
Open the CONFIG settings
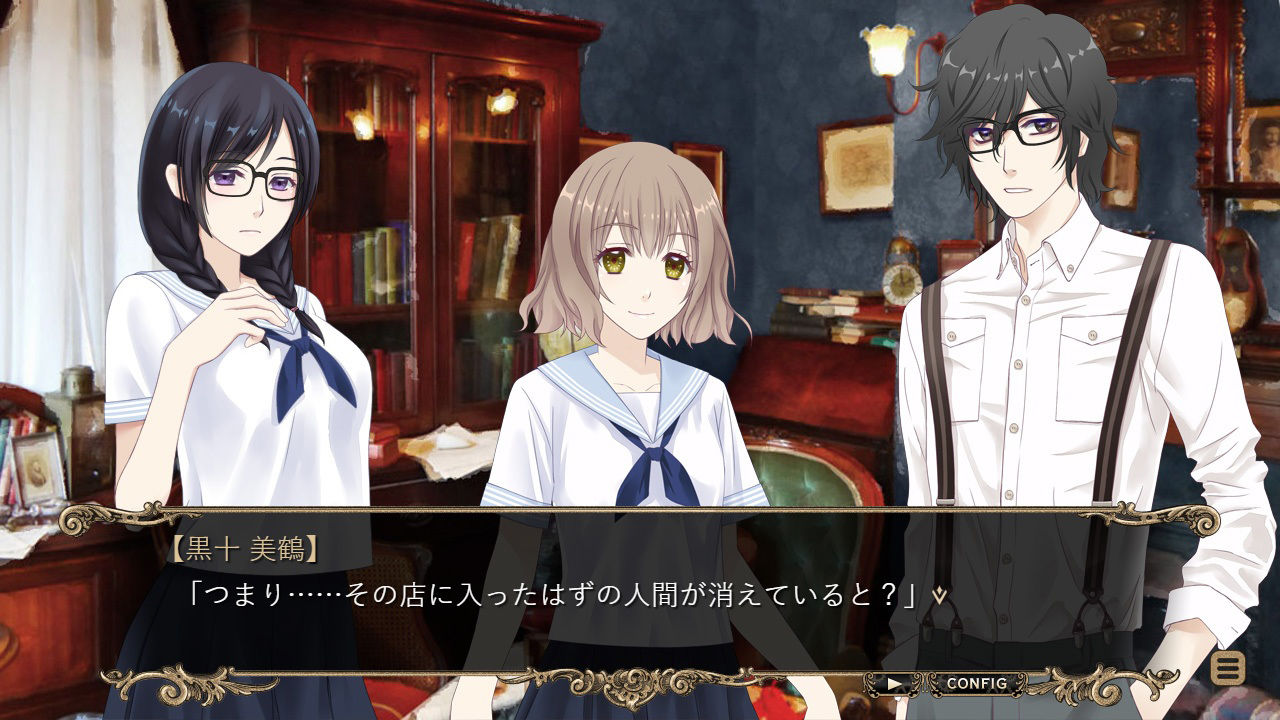[976, 684]
